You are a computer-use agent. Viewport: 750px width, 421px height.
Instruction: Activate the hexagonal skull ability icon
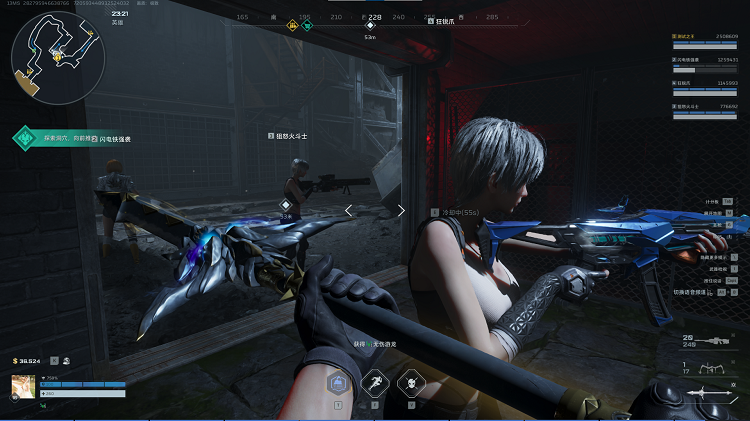click(x=409, y=383)
